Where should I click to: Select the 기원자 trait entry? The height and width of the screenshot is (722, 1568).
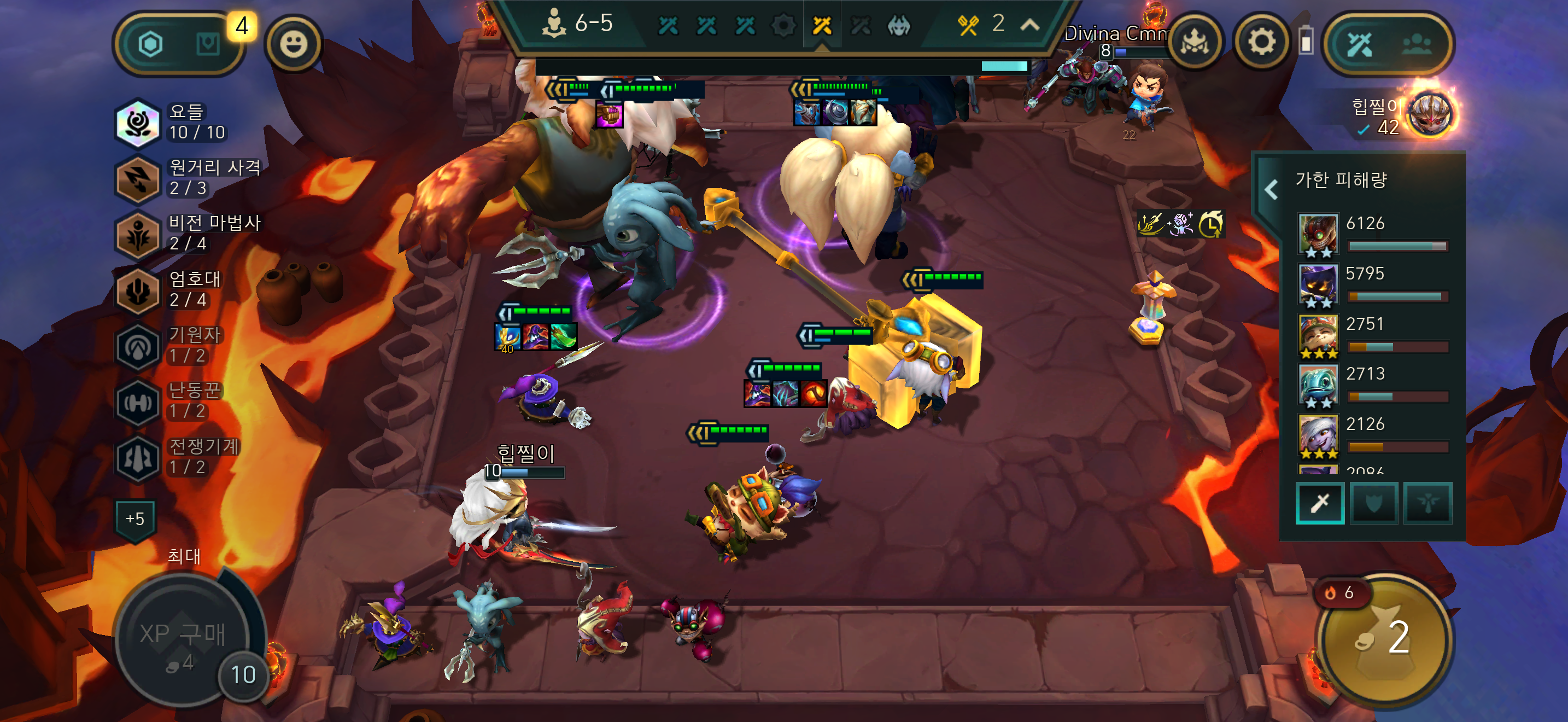[x=171, y=345]
